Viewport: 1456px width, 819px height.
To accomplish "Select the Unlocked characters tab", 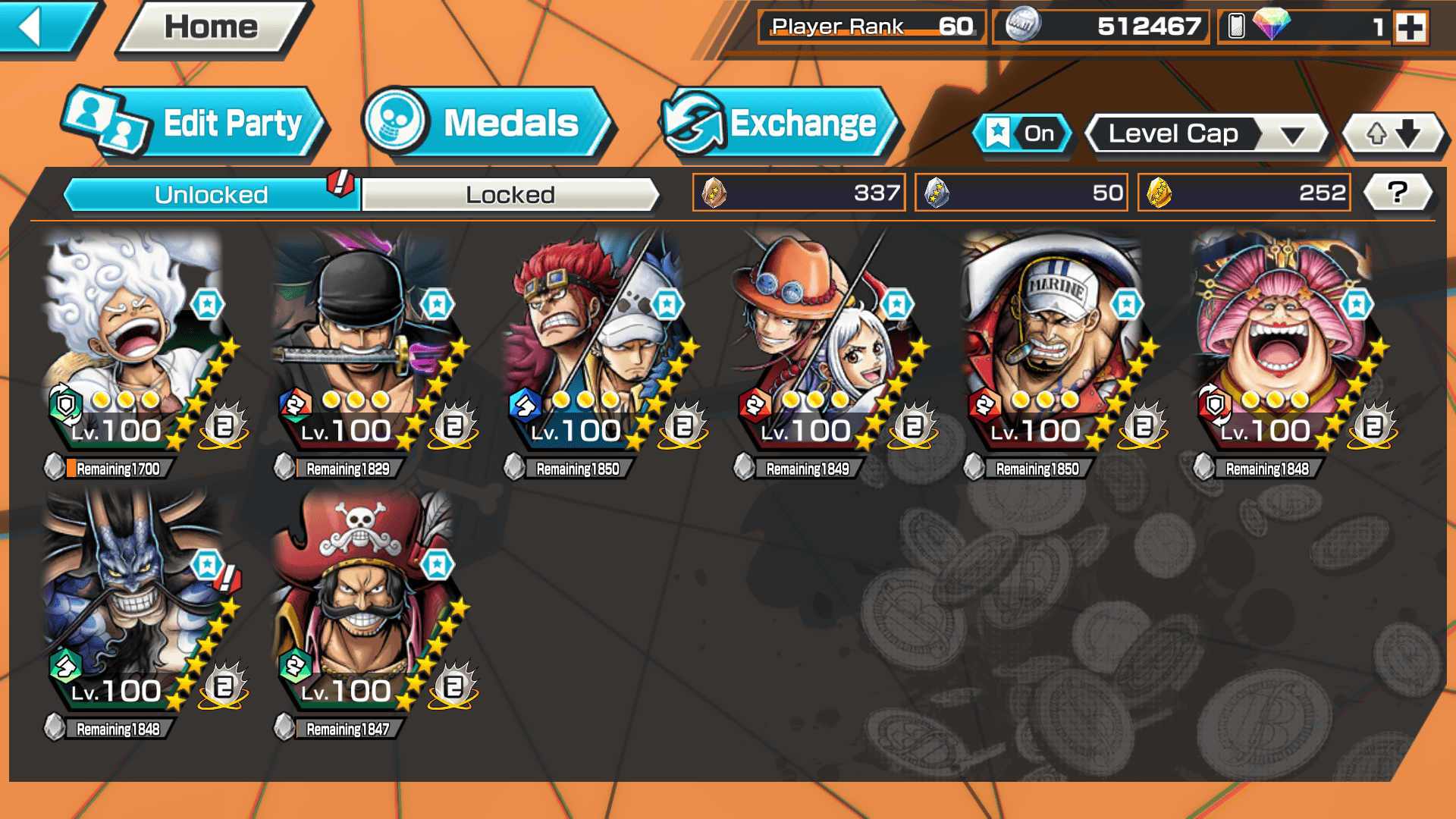I will click(211, 195).
